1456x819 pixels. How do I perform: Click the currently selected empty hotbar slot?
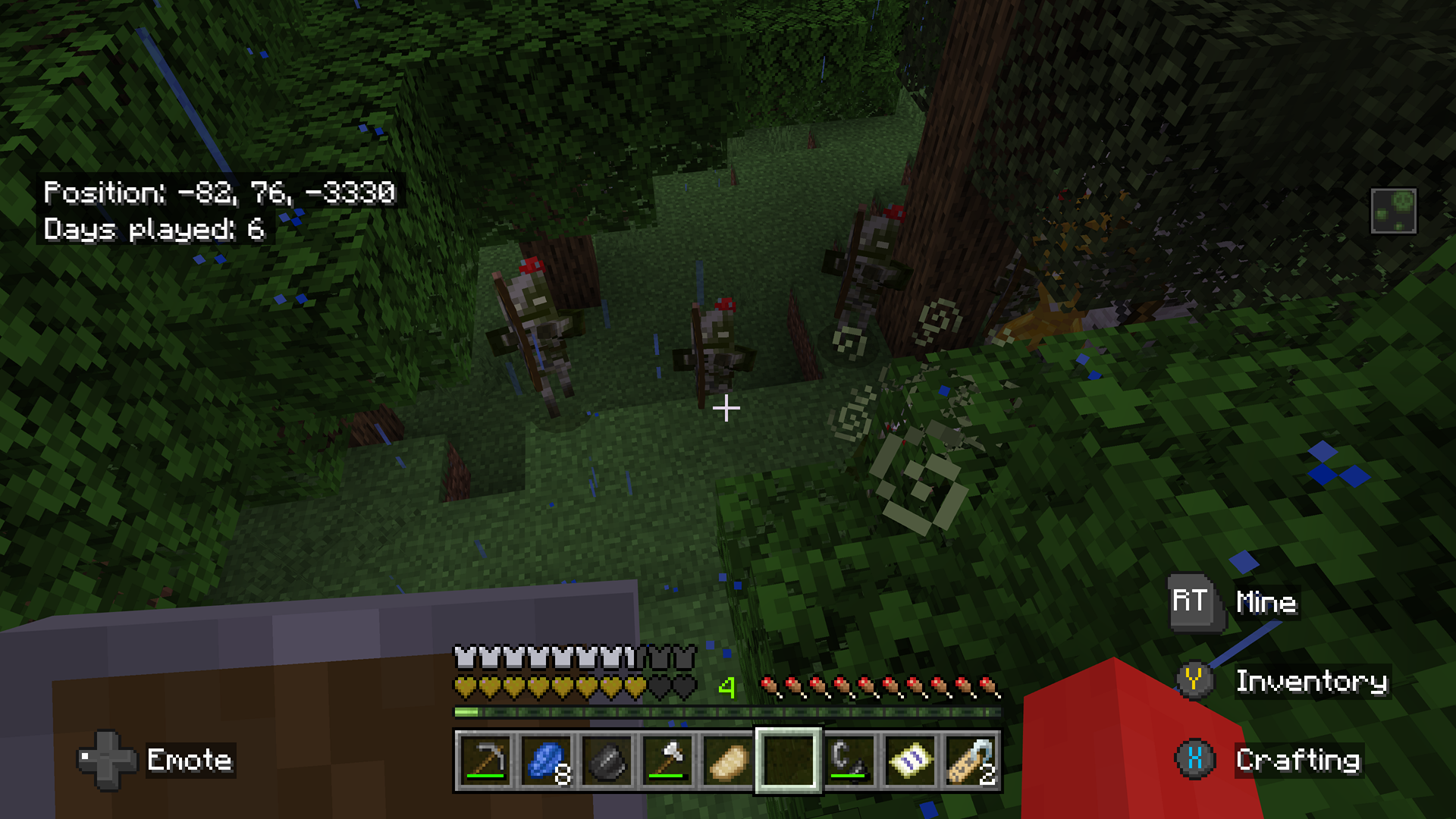[789, 762]
